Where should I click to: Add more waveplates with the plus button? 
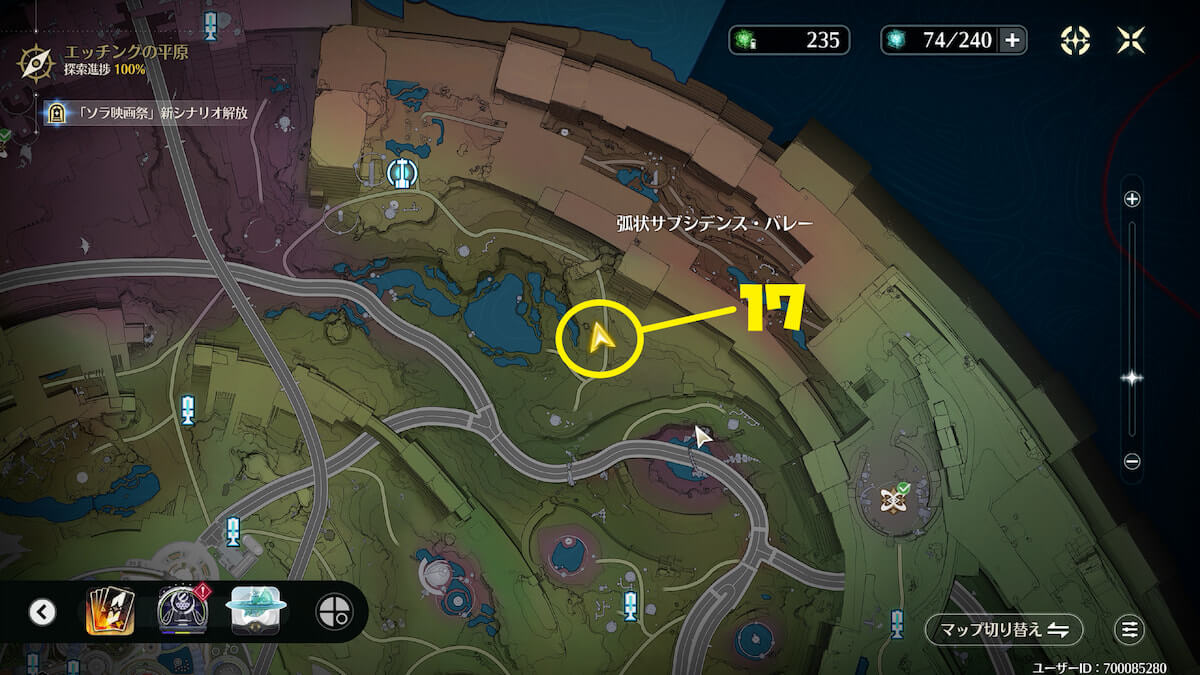(x=1012, y=40)
